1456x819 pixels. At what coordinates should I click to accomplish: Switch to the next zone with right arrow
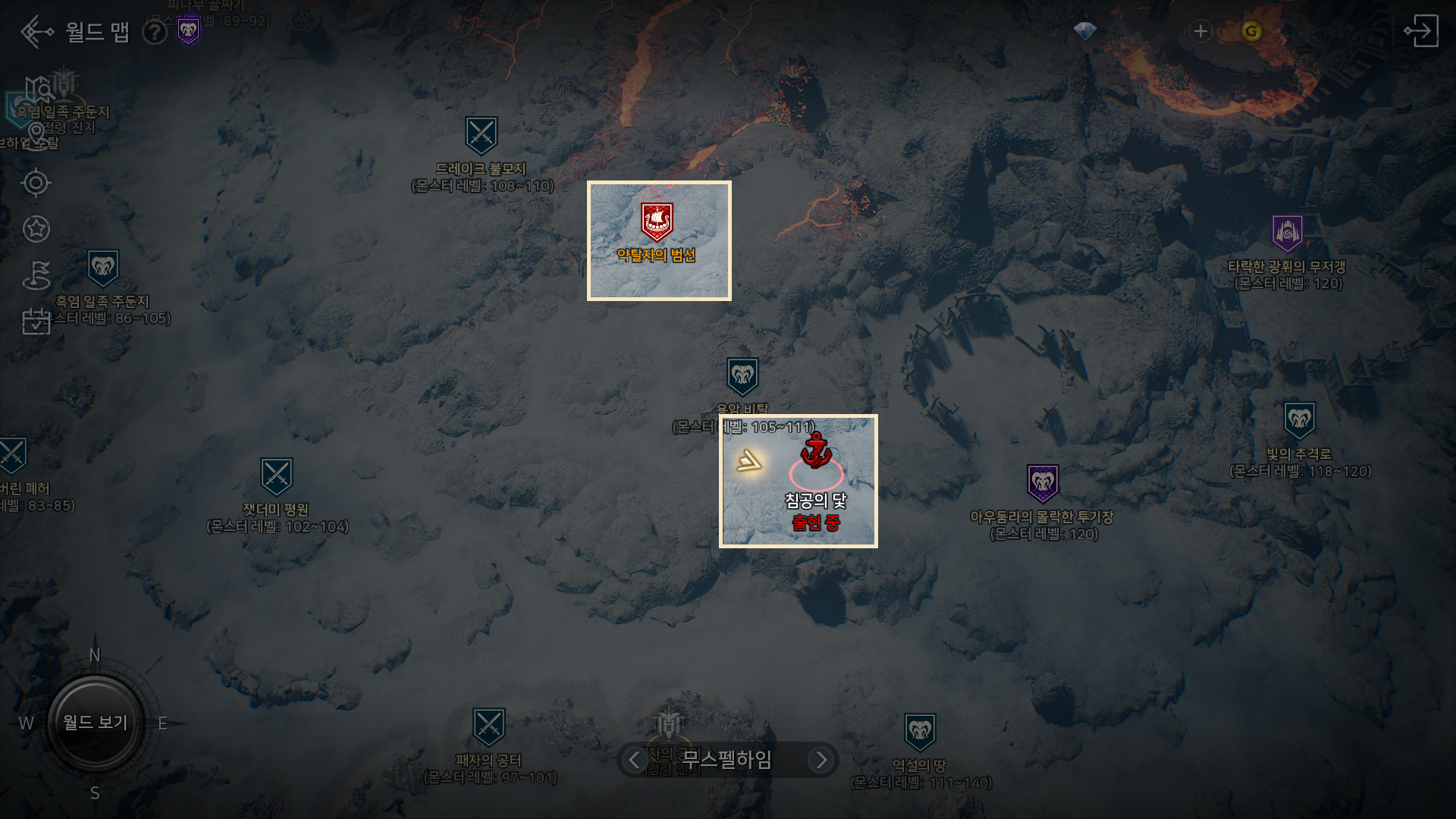[821, 760]
